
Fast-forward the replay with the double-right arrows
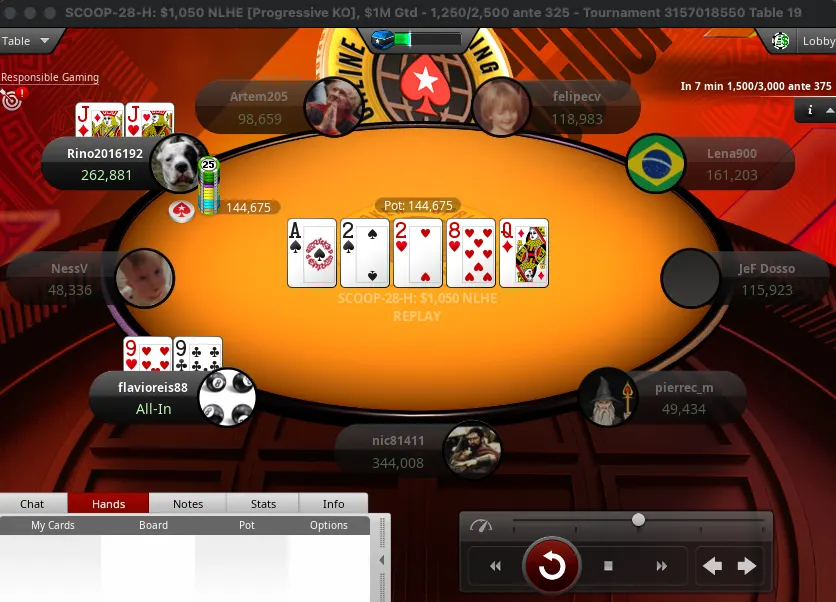[661, 566]
